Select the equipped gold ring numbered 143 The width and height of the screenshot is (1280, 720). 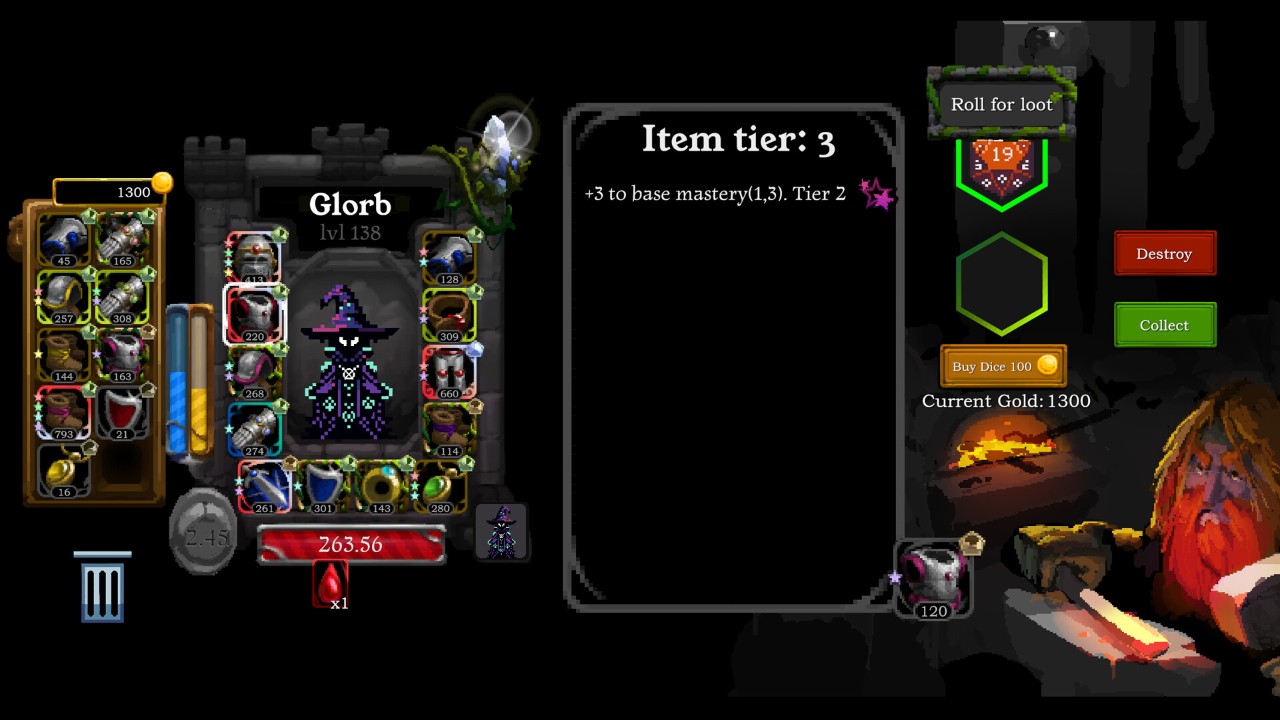click(x=381, y=487)
